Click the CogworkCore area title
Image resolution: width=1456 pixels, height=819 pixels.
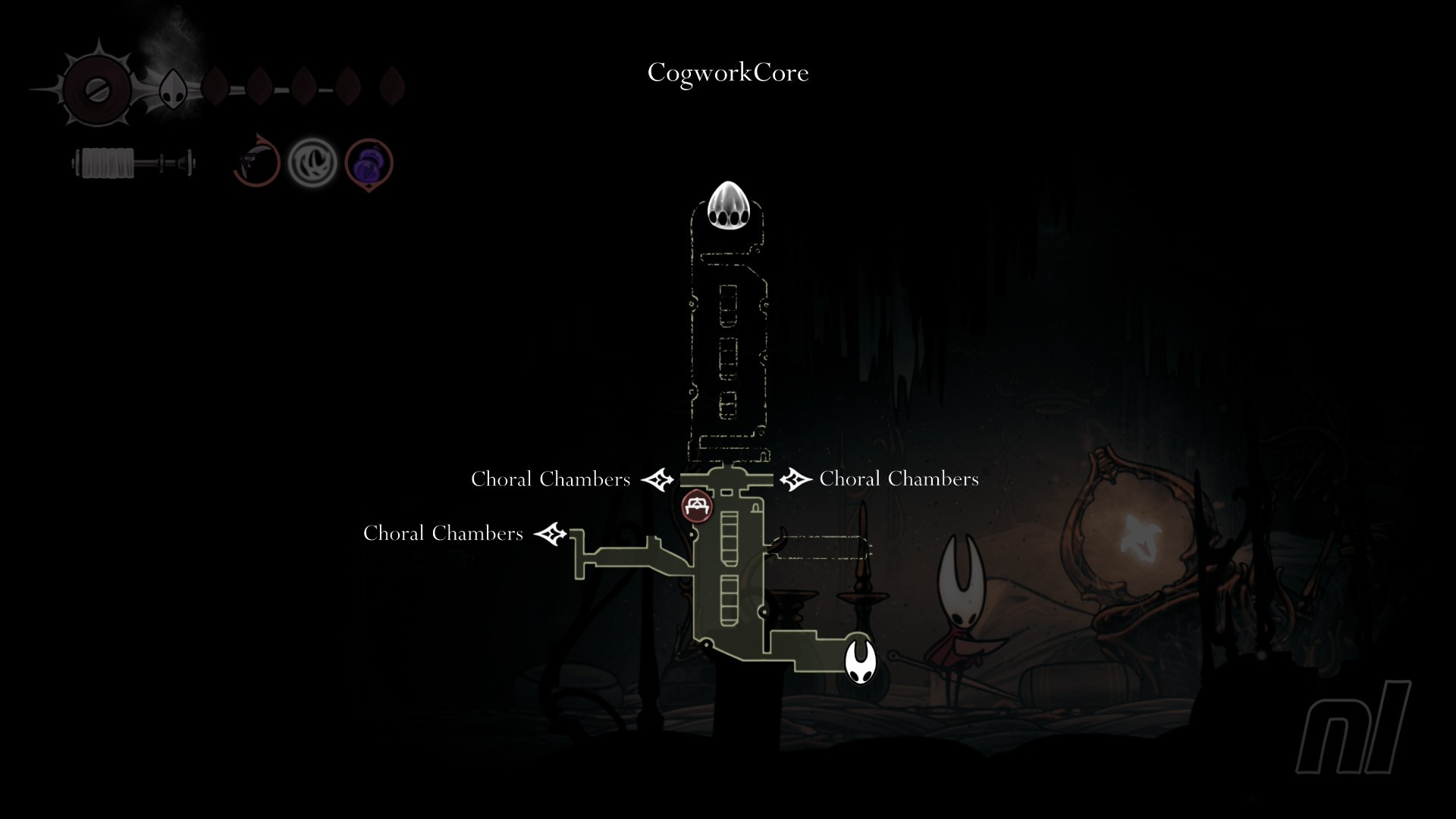(x=728, y=73)
